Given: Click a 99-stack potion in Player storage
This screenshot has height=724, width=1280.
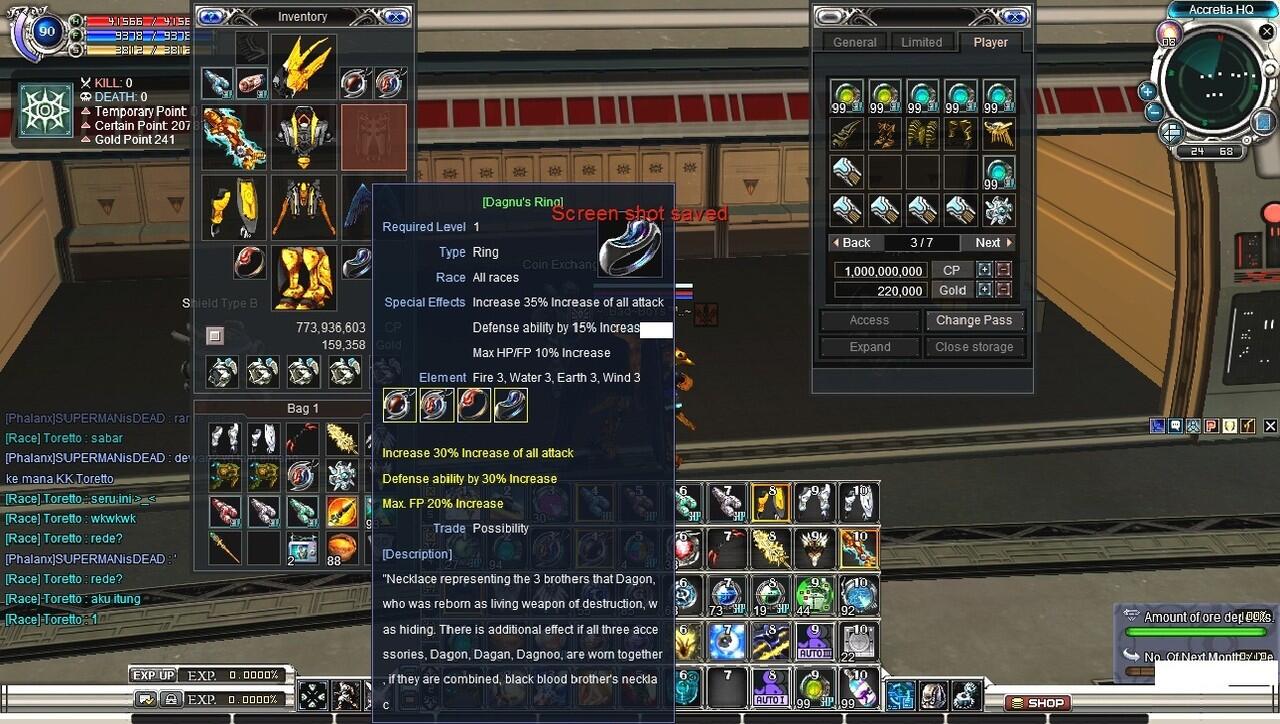Looking at the screenshot, I should tap(847, 94).
